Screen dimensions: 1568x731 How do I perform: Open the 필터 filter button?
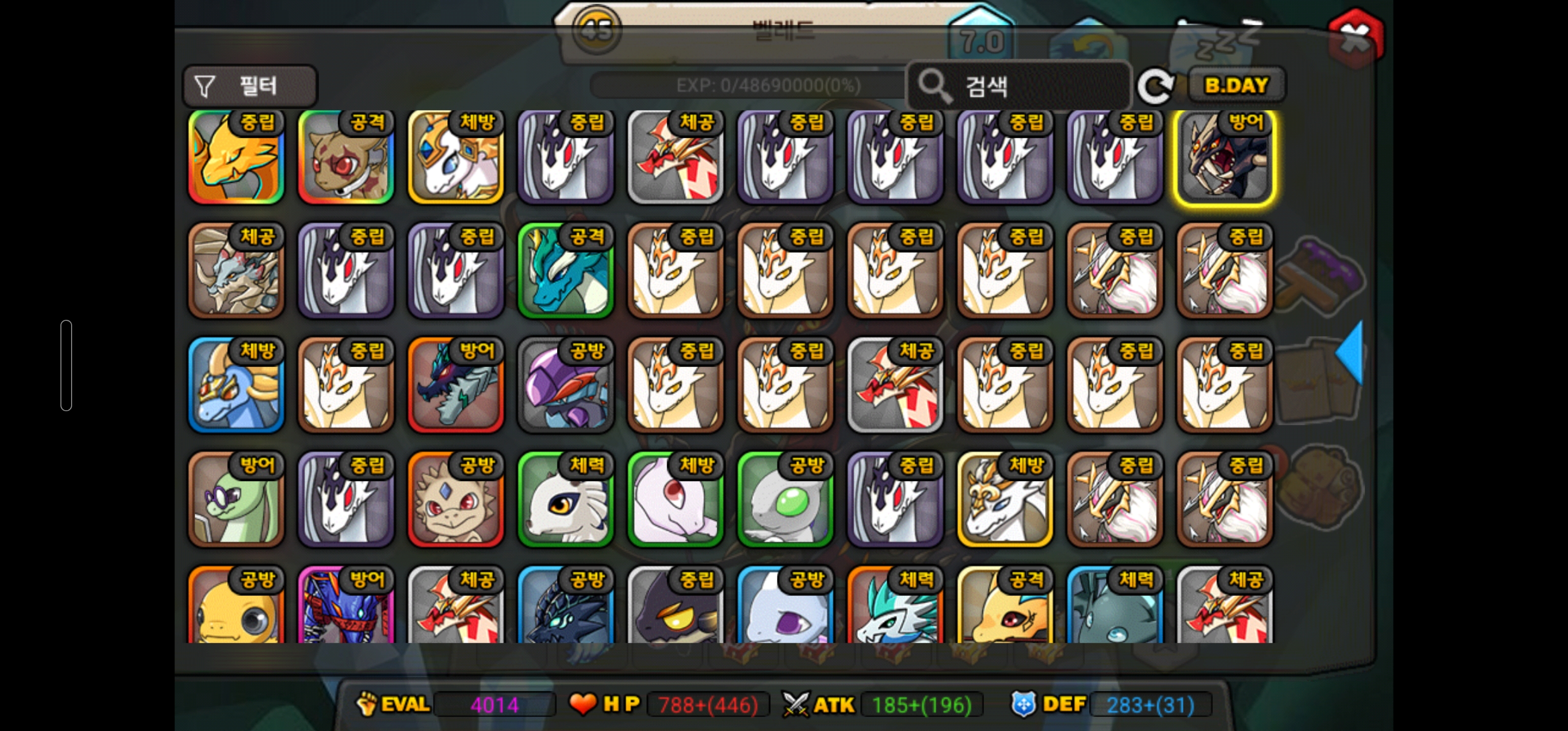click(x=249, y=86)
